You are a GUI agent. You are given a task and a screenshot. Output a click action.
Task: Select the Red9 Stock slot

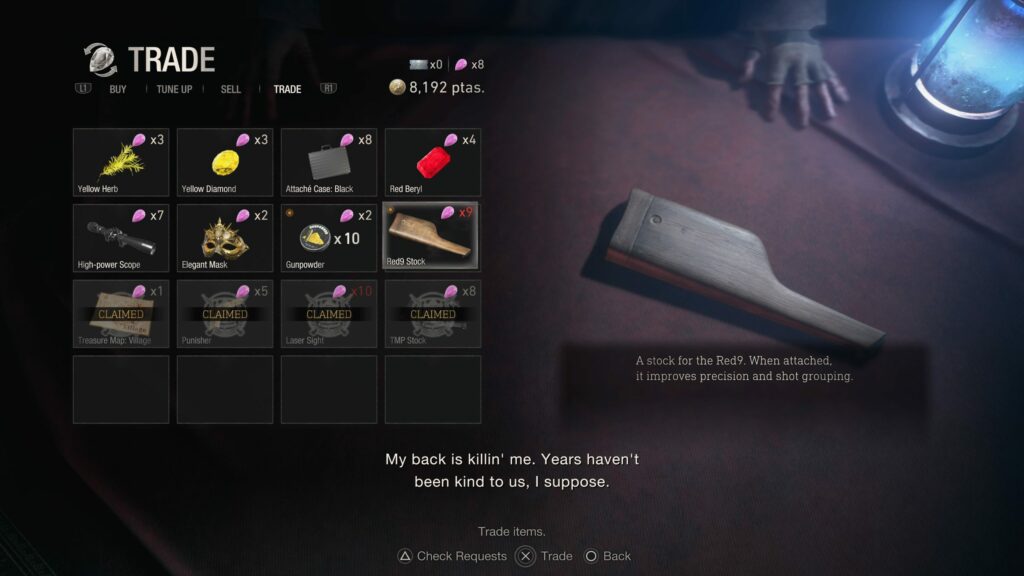433,237
